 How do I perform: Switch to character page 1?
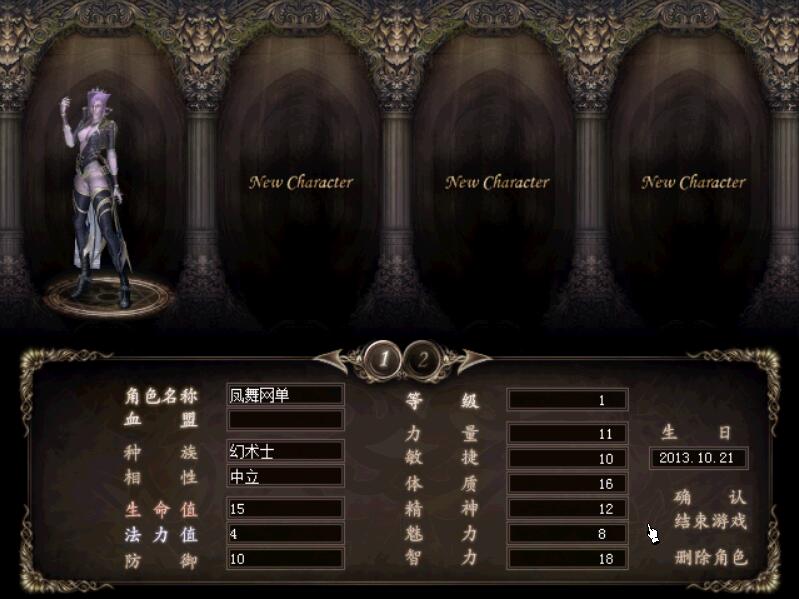[x=381, y=358]
